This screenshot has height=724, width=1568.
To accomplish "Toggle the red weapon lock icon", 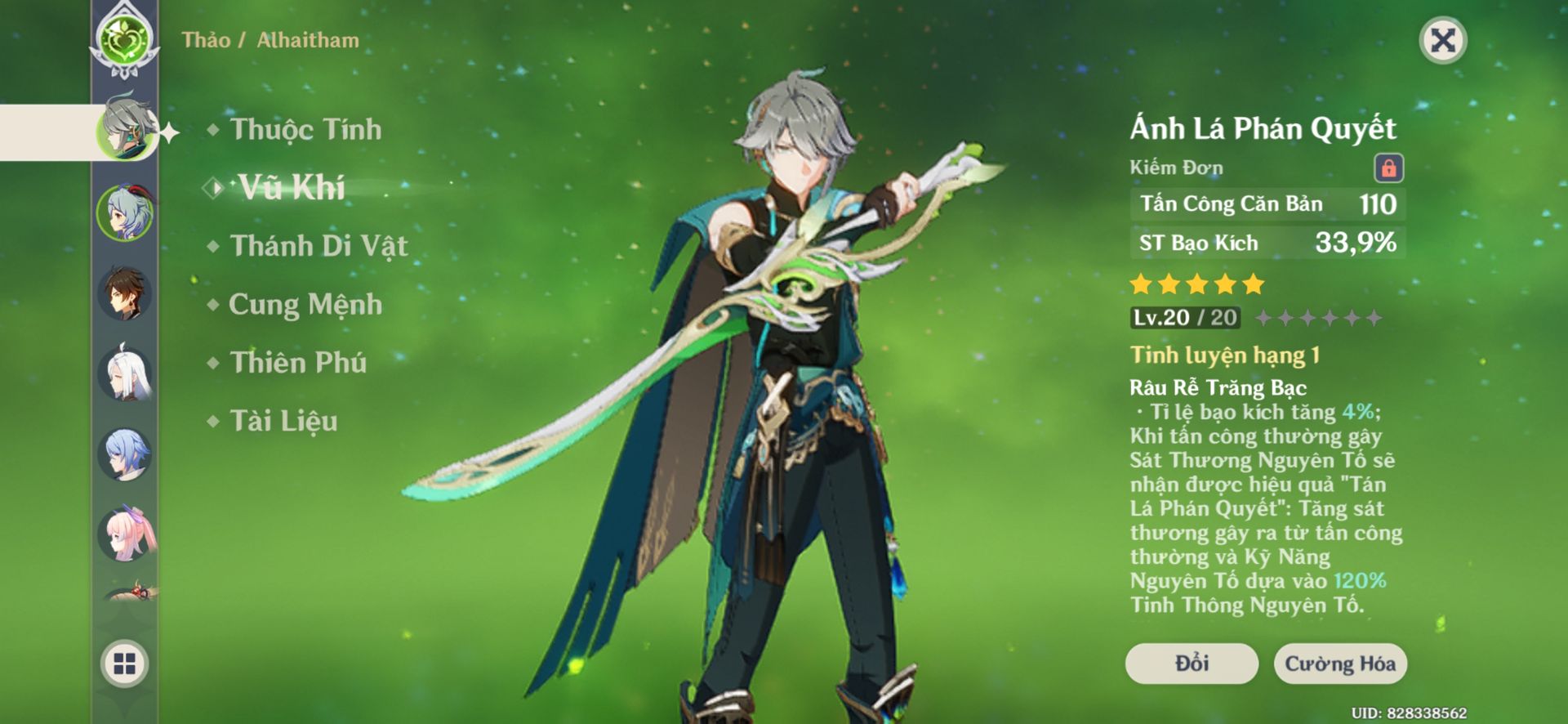I will [1388, 168].
